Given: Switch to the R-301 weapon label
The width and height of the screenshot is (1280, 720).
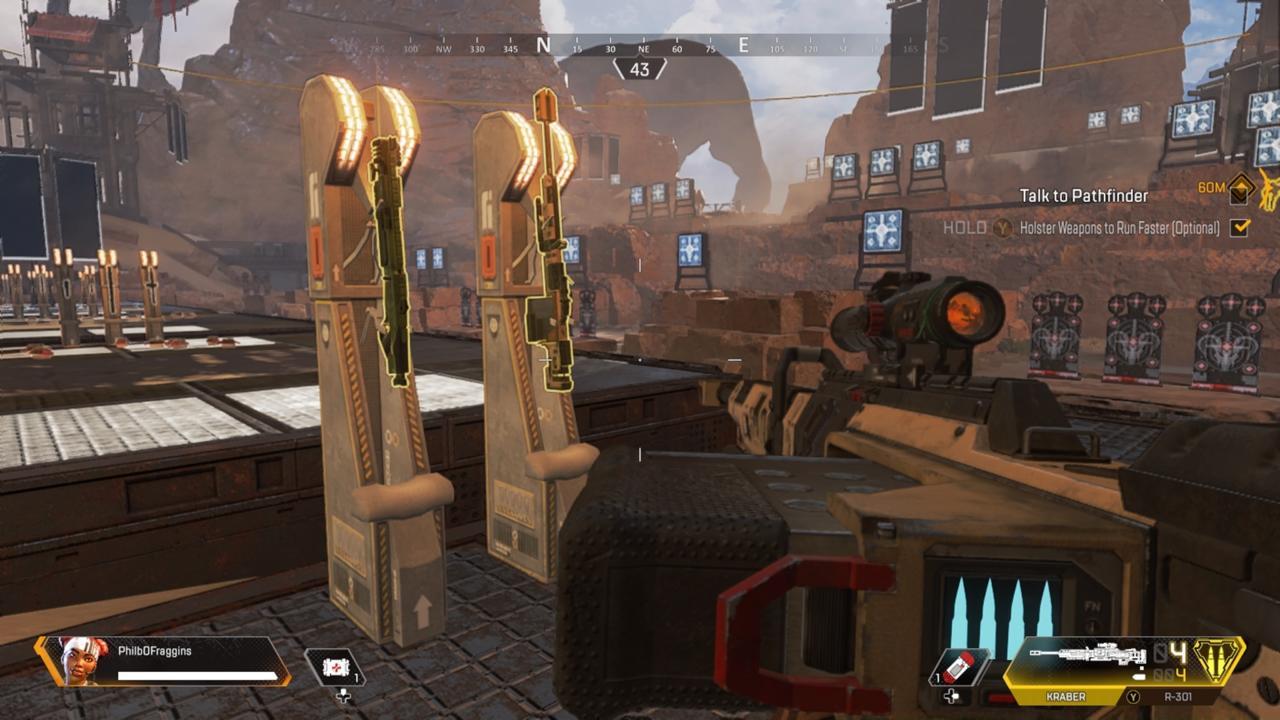Looking at the screenshot, I should click(1178, 697).
